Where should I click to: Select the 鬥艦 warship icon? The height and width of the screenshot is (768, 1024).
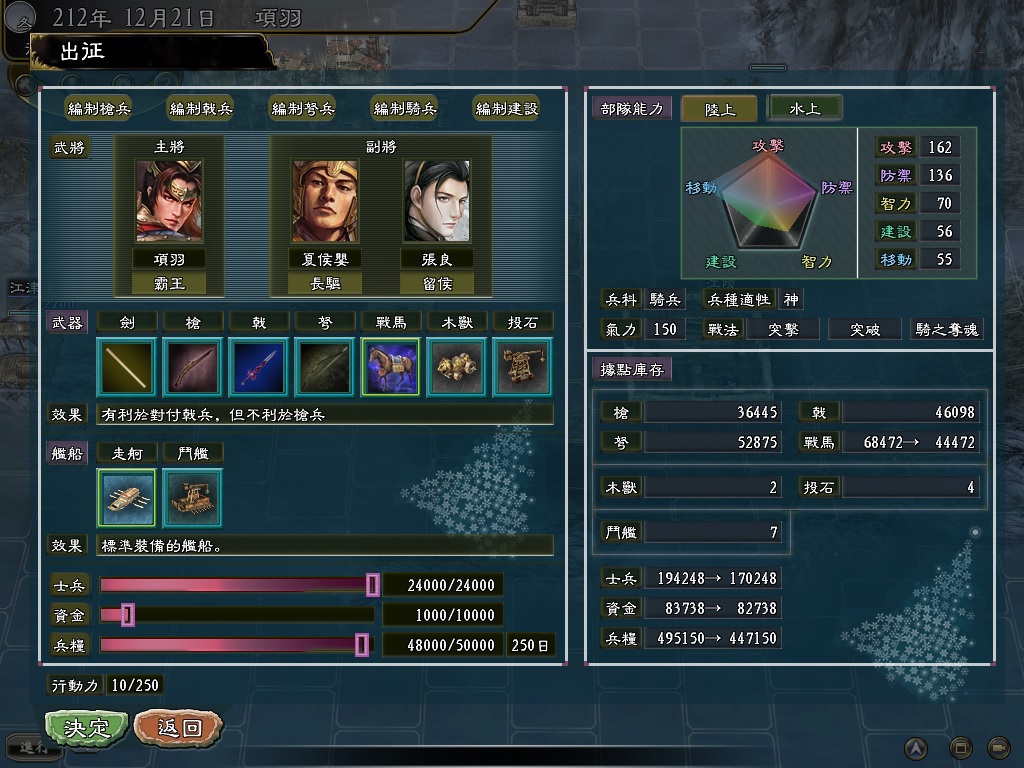click(x=193, y=497)
